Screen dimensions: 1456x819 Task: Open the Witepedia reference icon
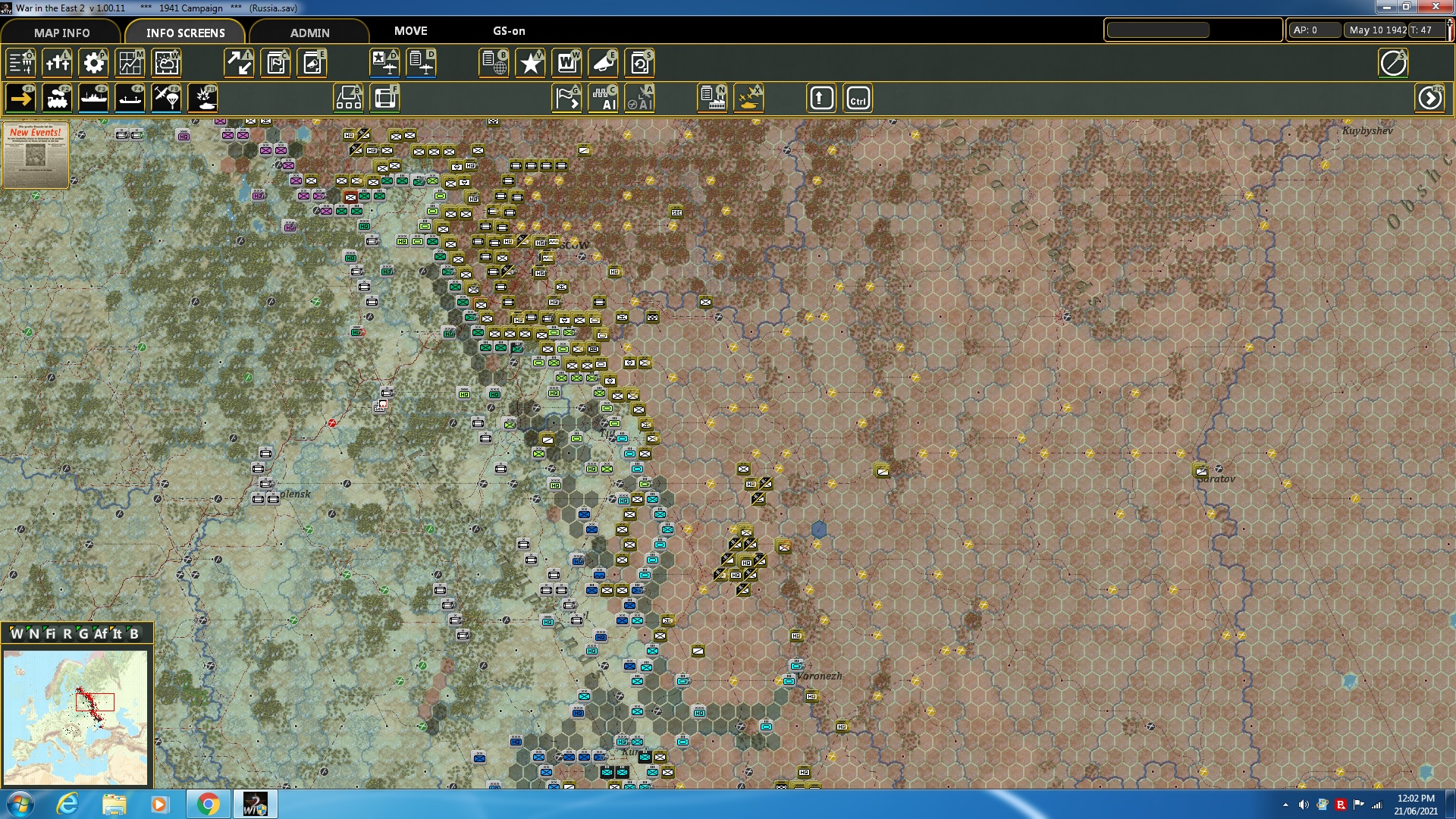coord(566,63)
